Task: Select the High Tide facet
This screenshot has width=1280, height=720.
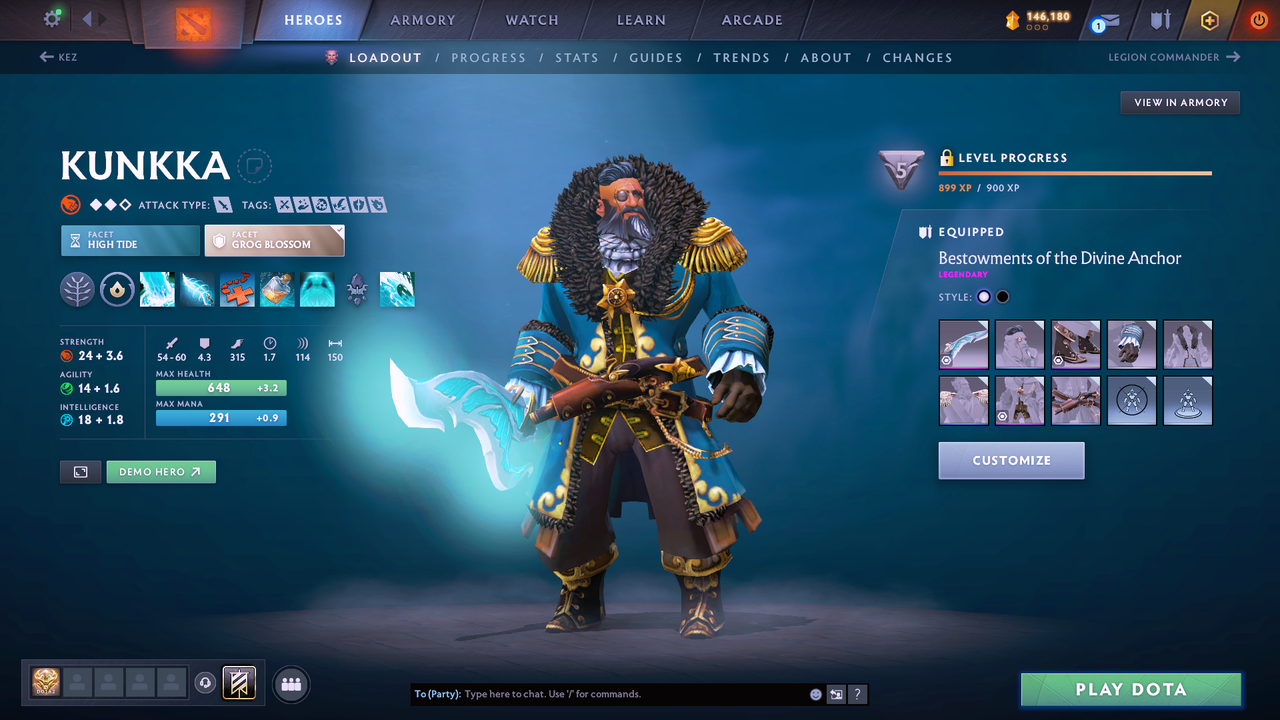Action: (130, 240)
